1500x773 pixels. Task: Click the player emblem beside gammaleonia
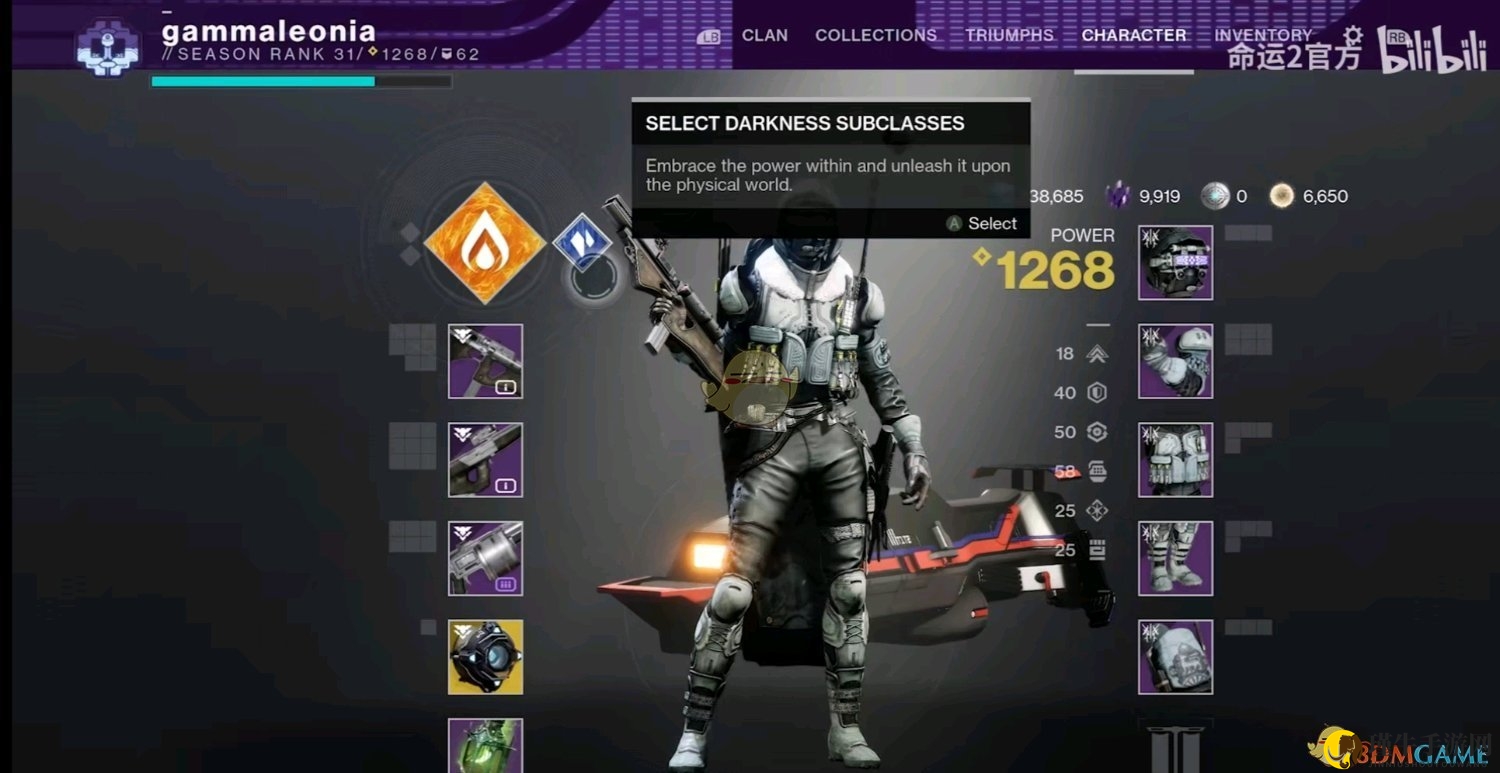pos(108,44)
